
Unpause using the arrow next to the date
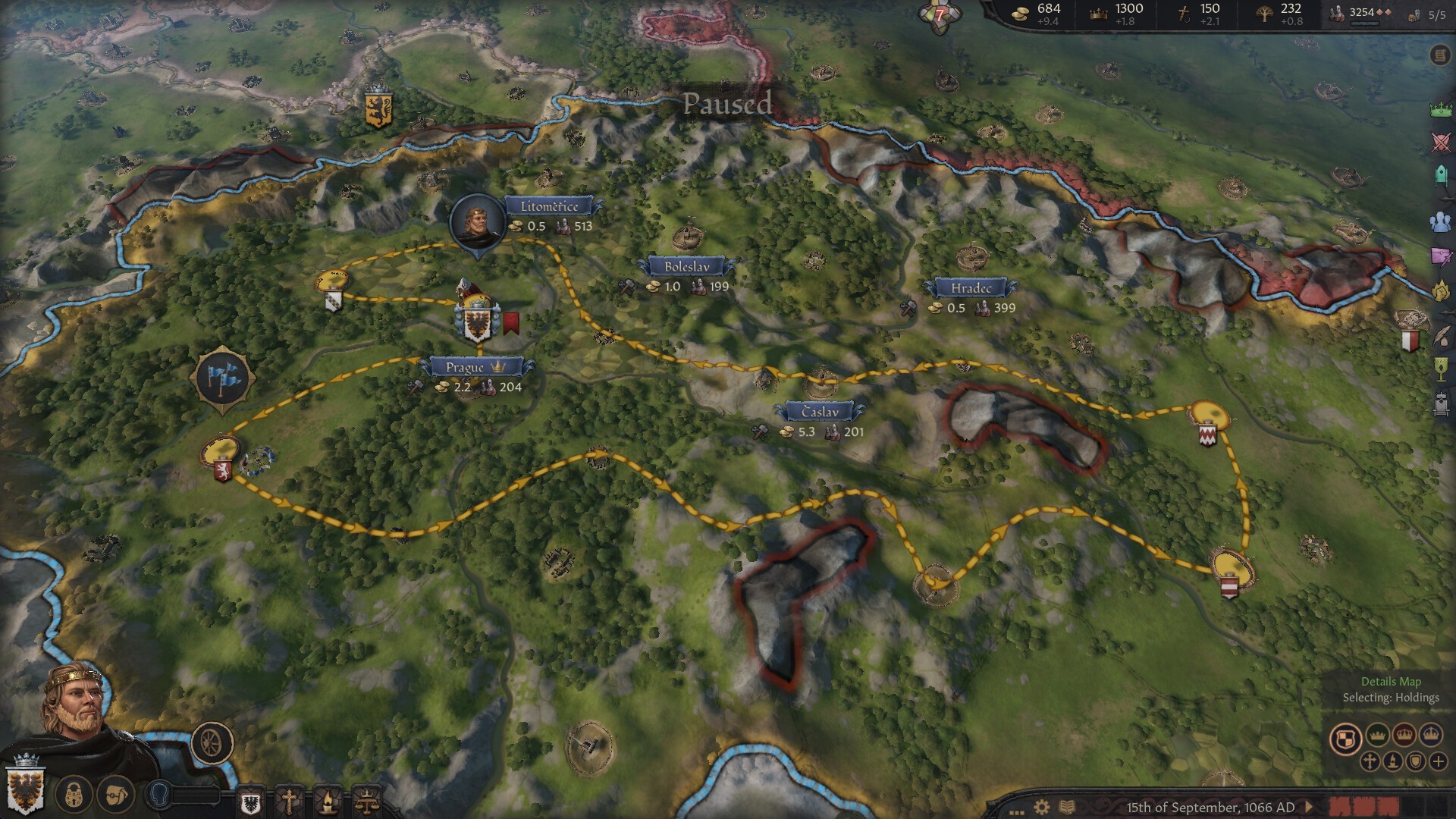coord(1309,808)
